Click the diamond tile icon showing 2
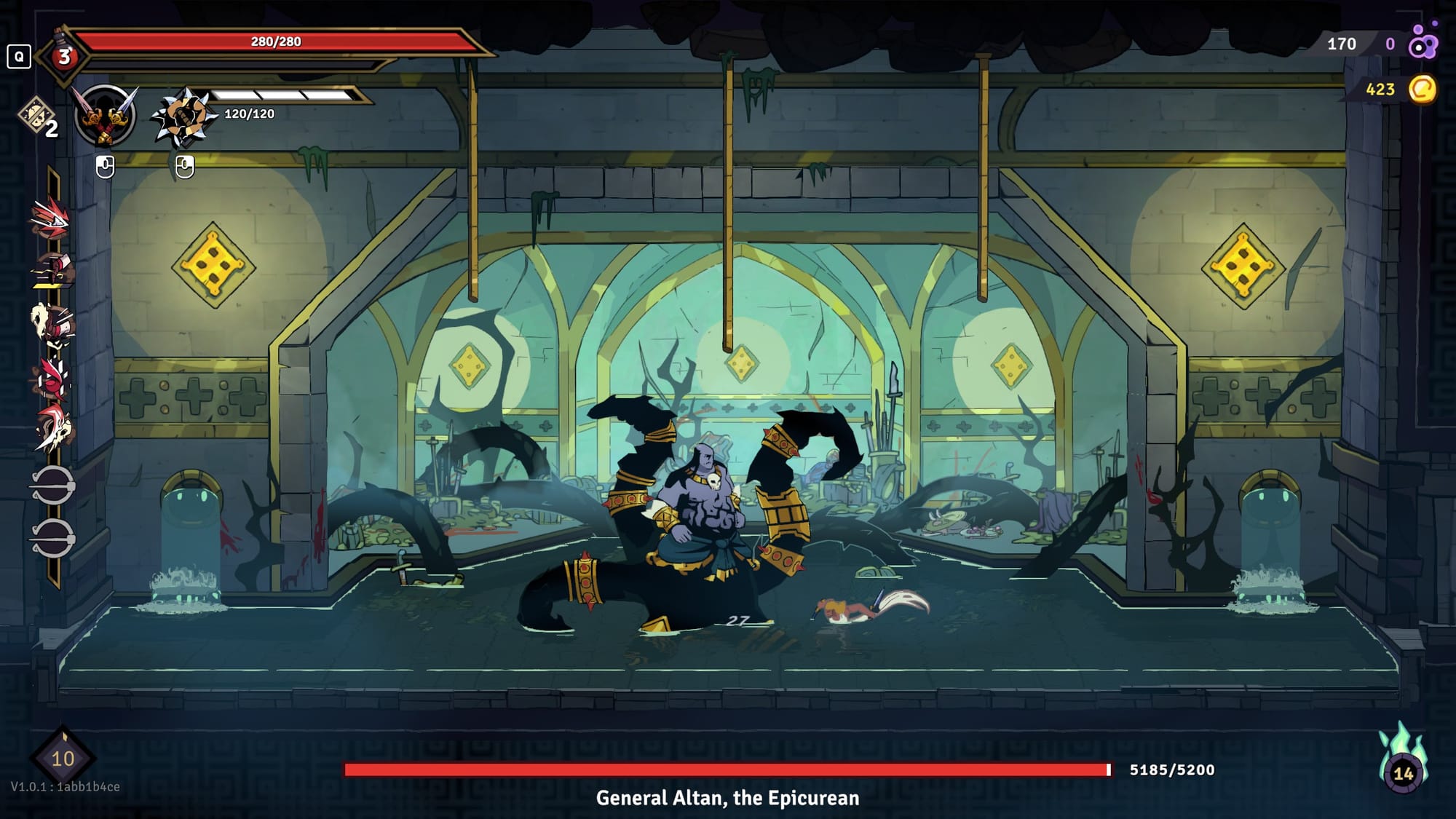This screenshot has width=1456, height=819. [38, 117]
